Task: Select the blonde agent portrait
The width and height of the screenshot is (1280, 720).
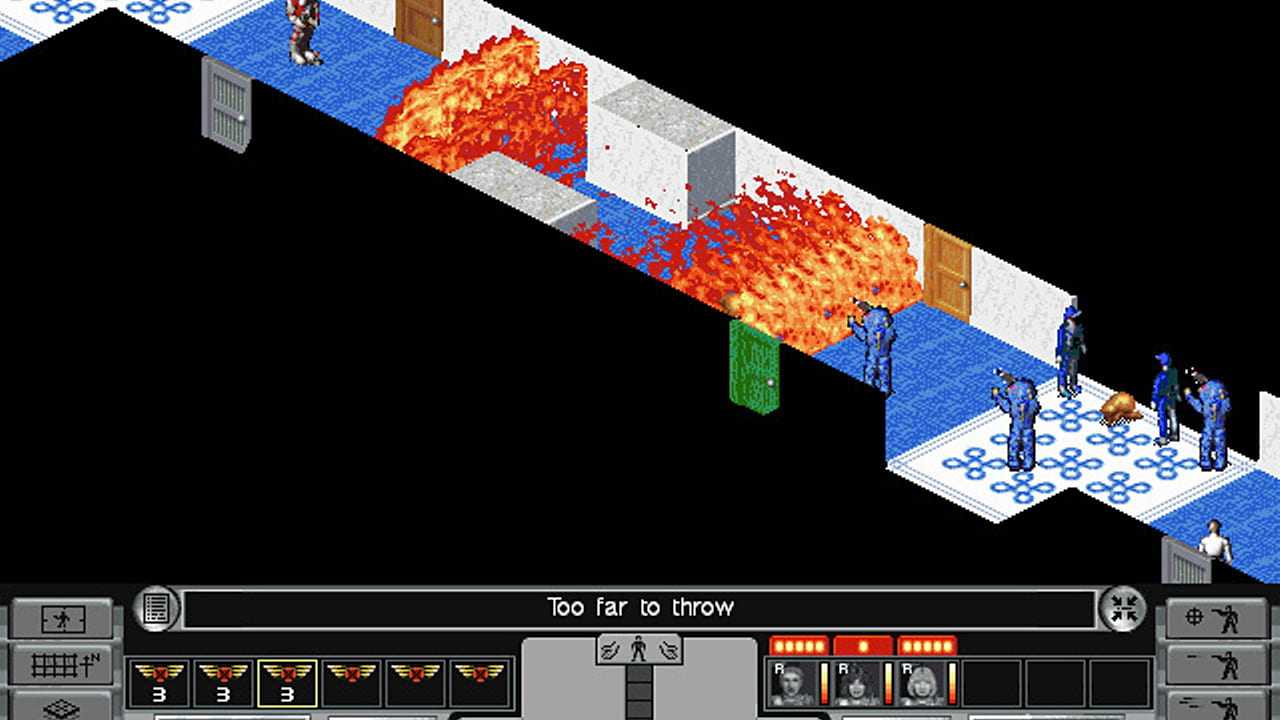Action: [x=921, y=683]
